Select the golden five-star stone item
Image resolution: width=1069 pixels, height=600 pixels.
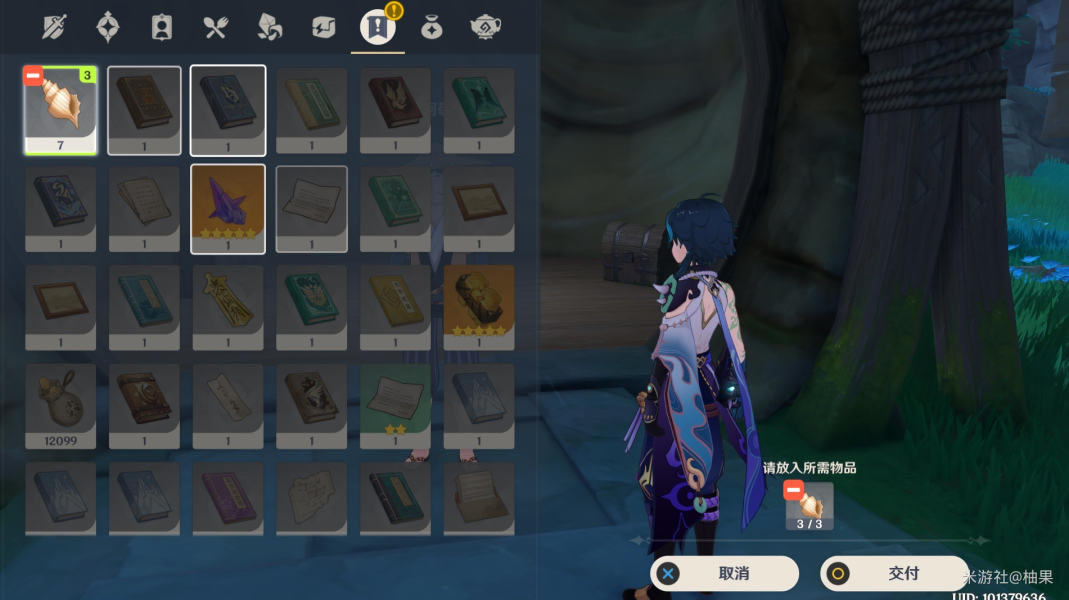(x=478, y=307)
